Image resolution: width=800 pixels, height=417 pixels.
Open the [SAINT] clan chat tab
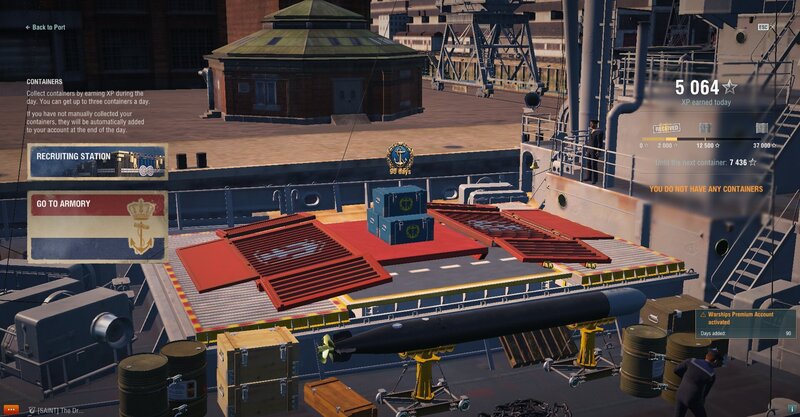point(60,410)
